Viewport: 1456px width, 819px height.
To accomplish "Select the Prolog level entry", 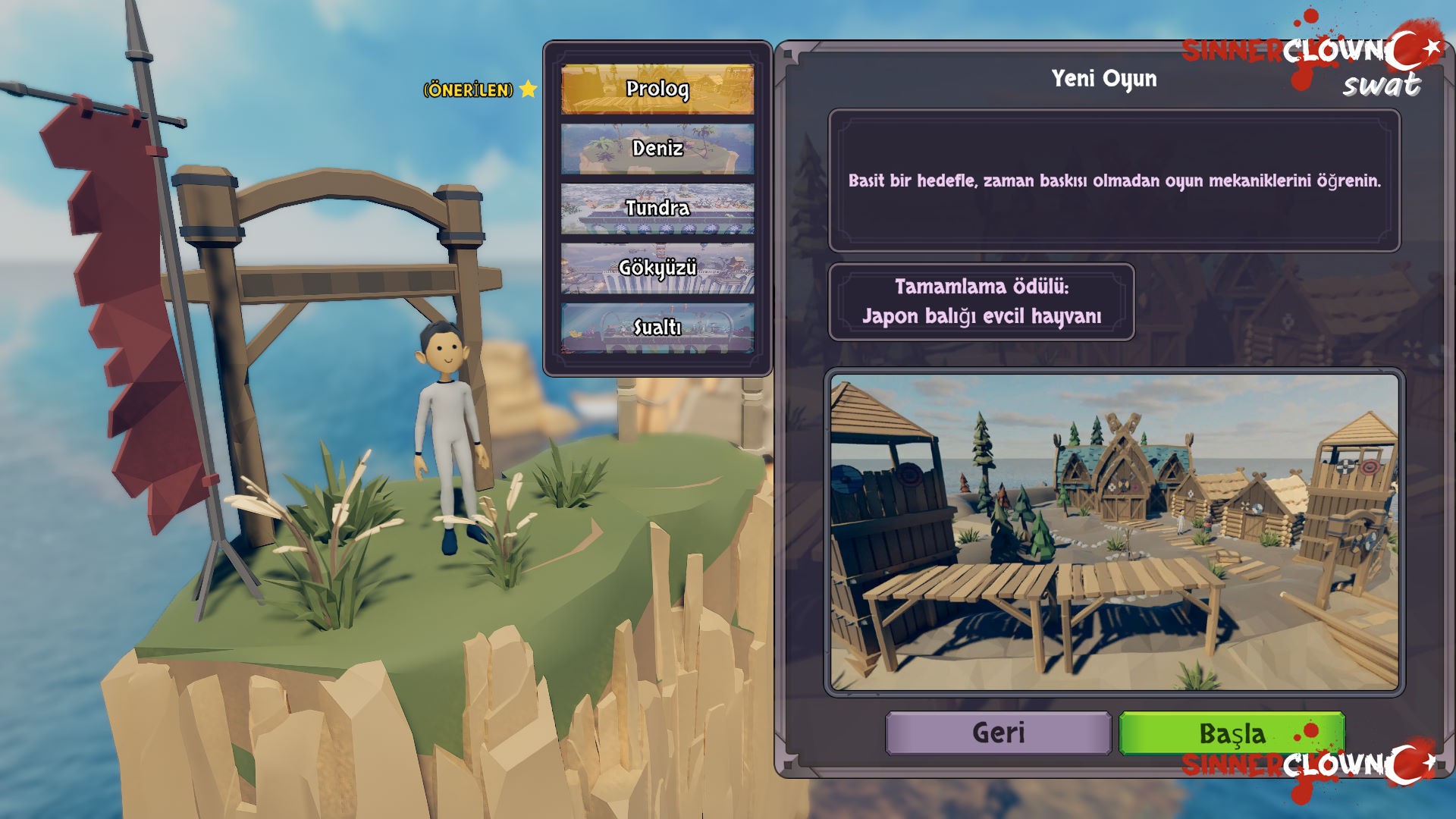I will coord(657,89).
